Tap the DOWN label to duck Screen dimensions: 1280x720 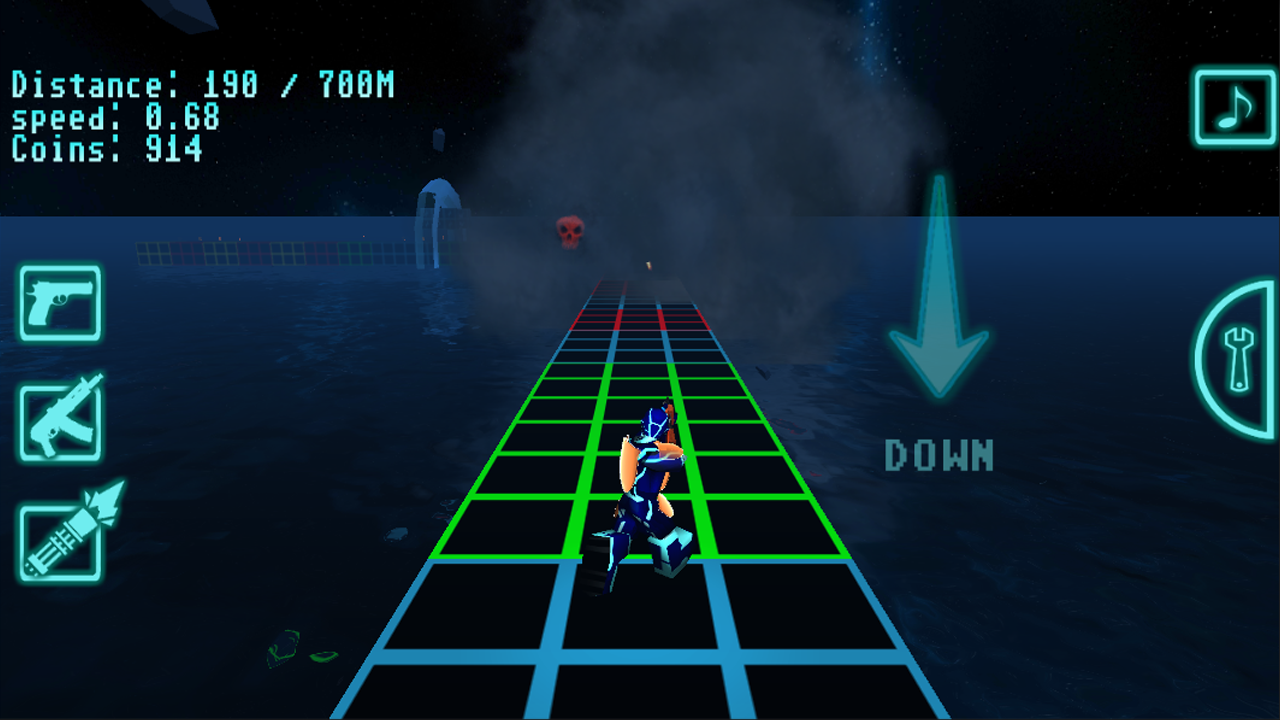[x=938, y=458]
